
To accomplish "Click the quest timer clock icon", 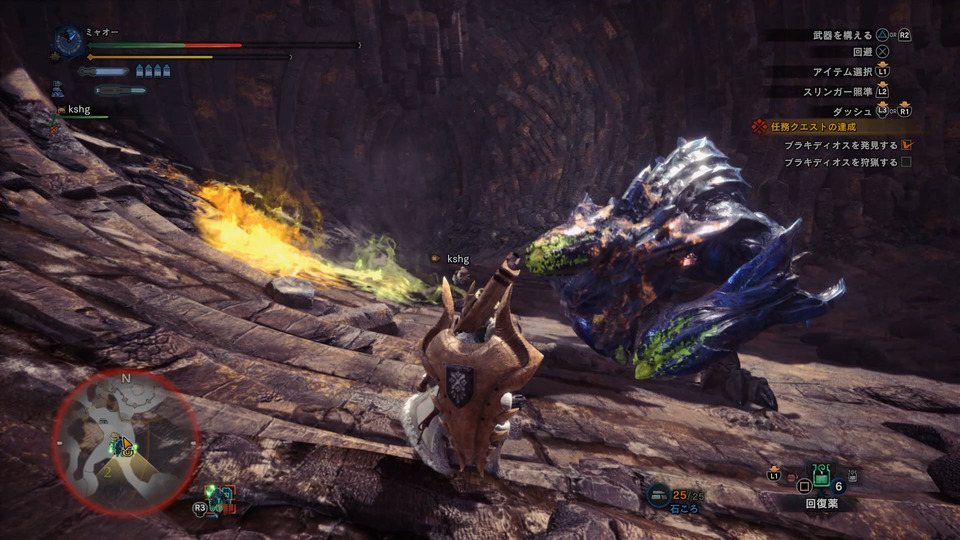I will click(x=69, y=41).
